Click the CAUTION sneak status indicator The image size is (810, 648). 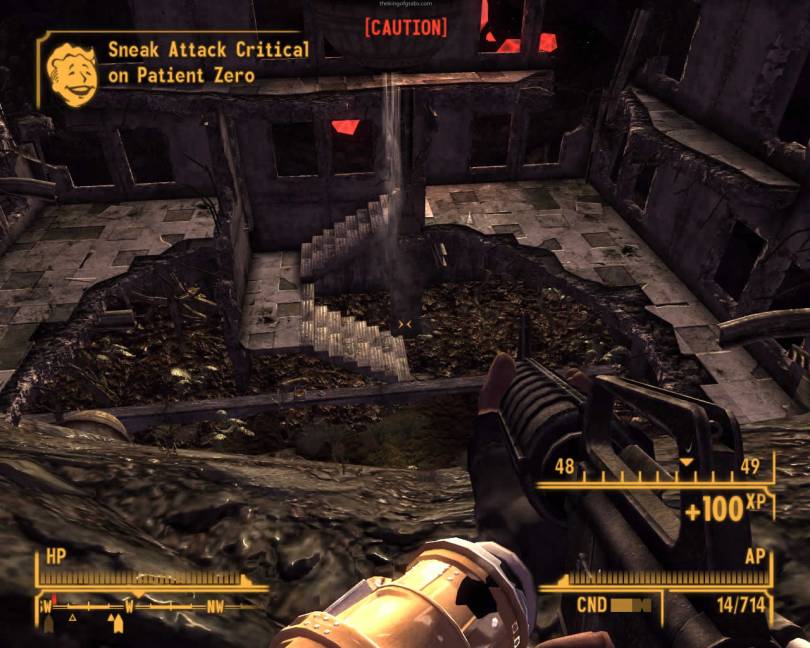405,27
